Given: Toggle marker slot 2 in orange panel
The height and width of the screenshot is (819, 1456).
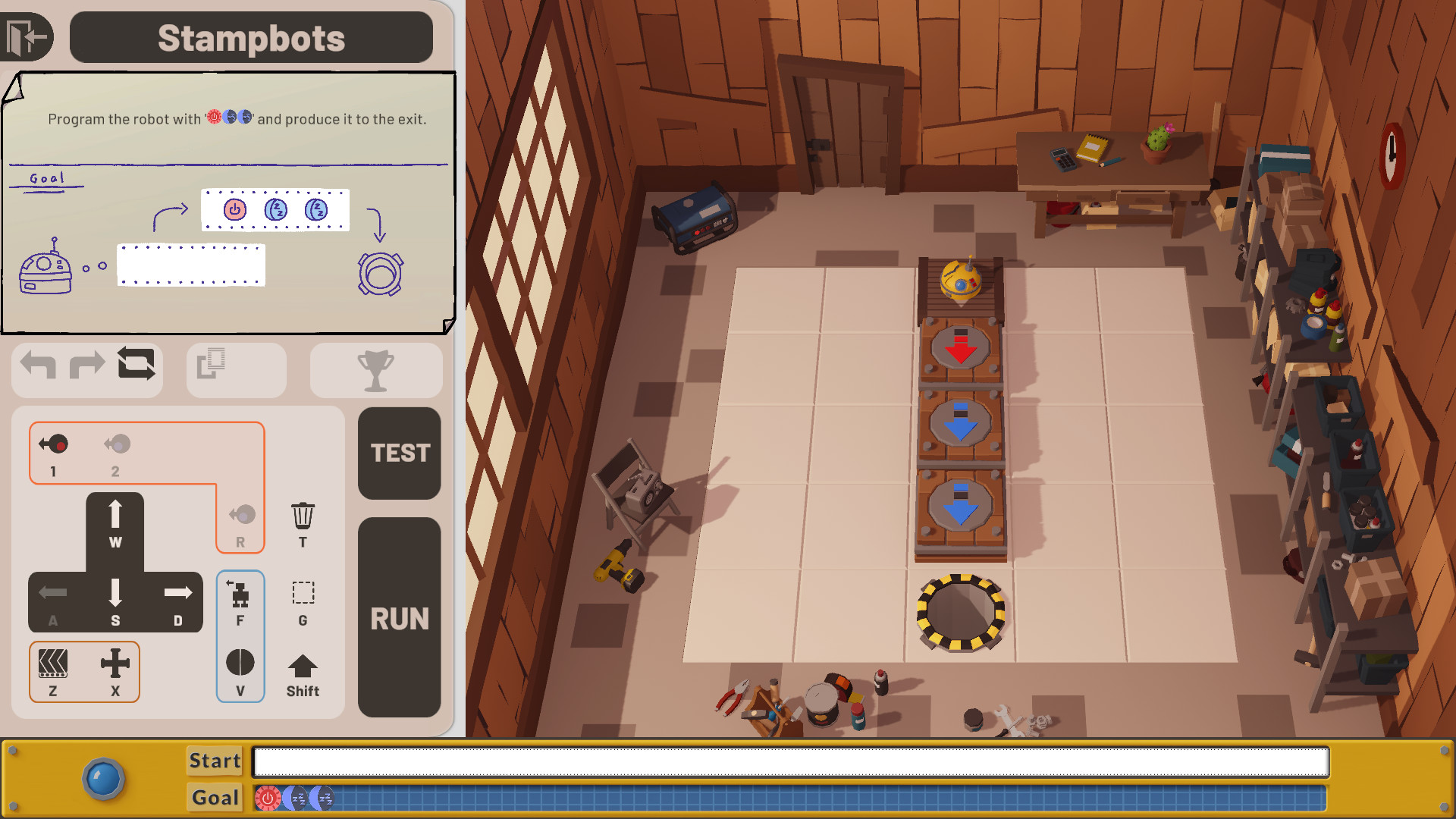Looking at the screenshot, I should 115,444.
